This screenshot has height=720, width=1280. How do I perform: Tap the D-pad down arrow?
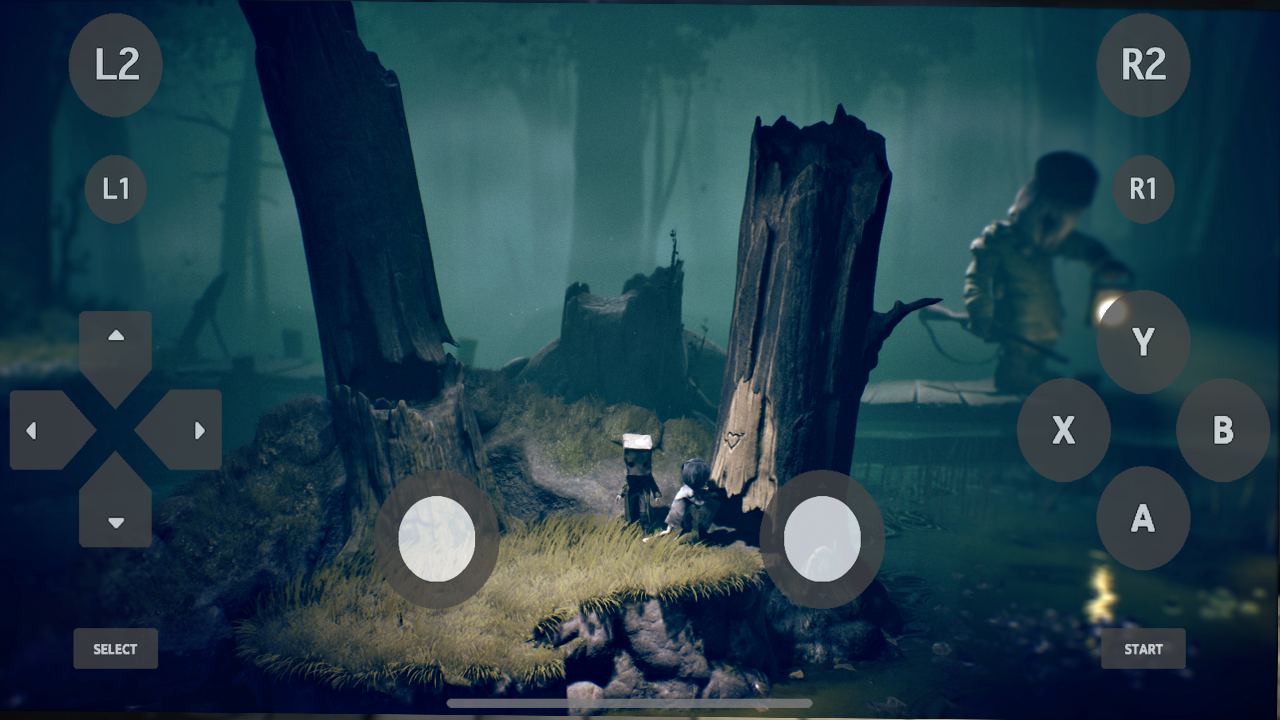[115, 521]
